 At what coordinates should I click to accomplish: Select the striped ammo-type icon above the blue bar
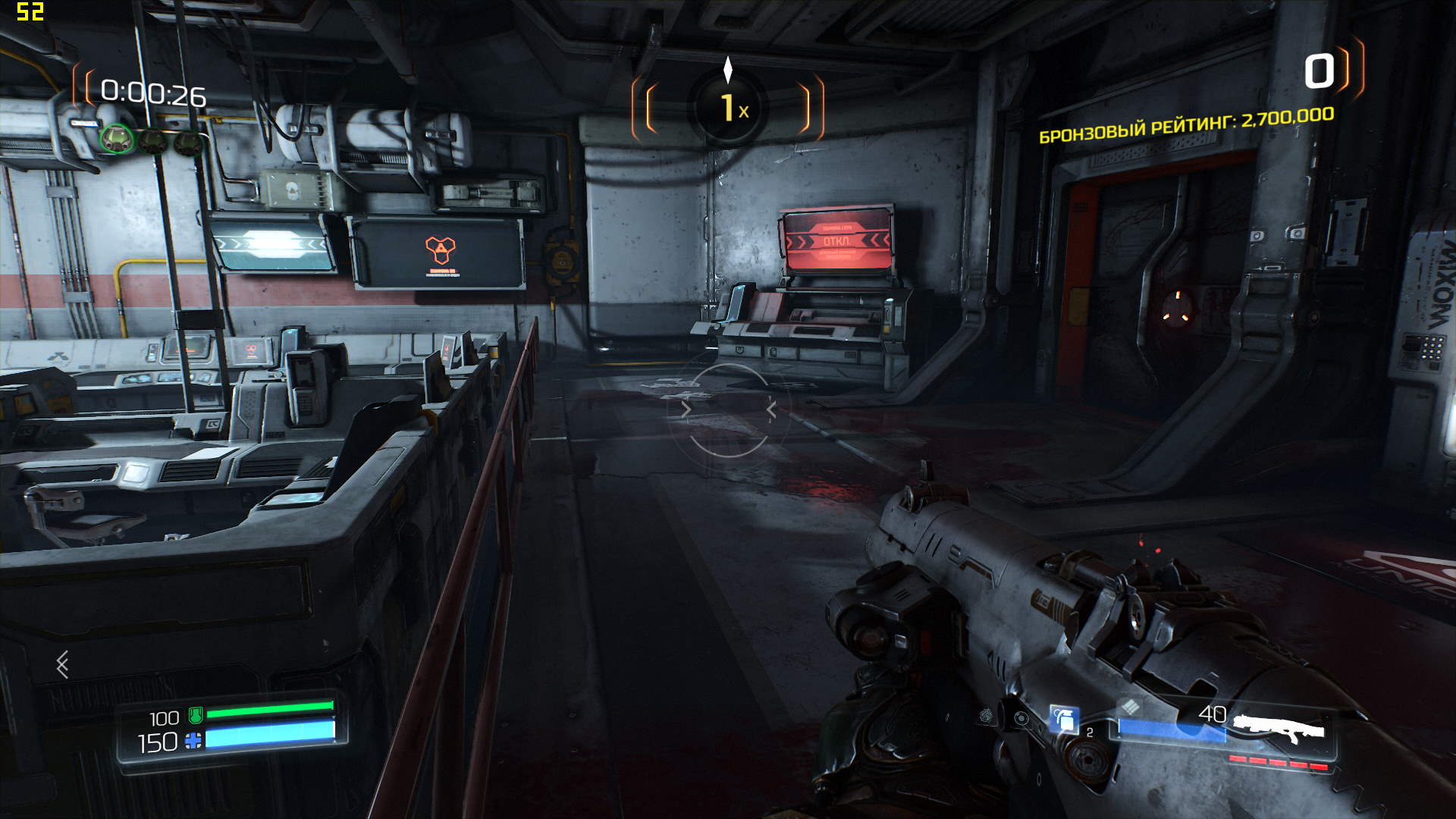1130,707
